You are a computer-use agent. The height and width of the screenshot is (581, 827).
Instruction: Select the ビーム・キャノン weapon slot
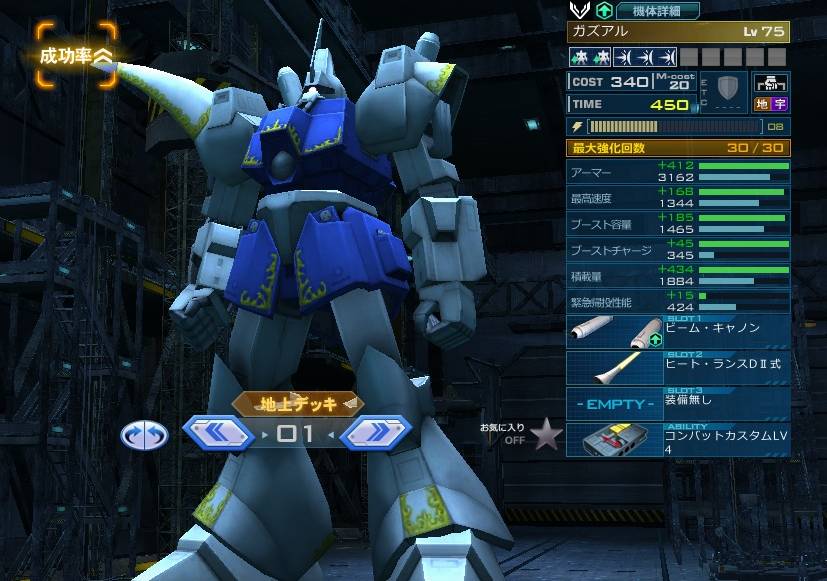pyautogui.click(x=678, y=333)
